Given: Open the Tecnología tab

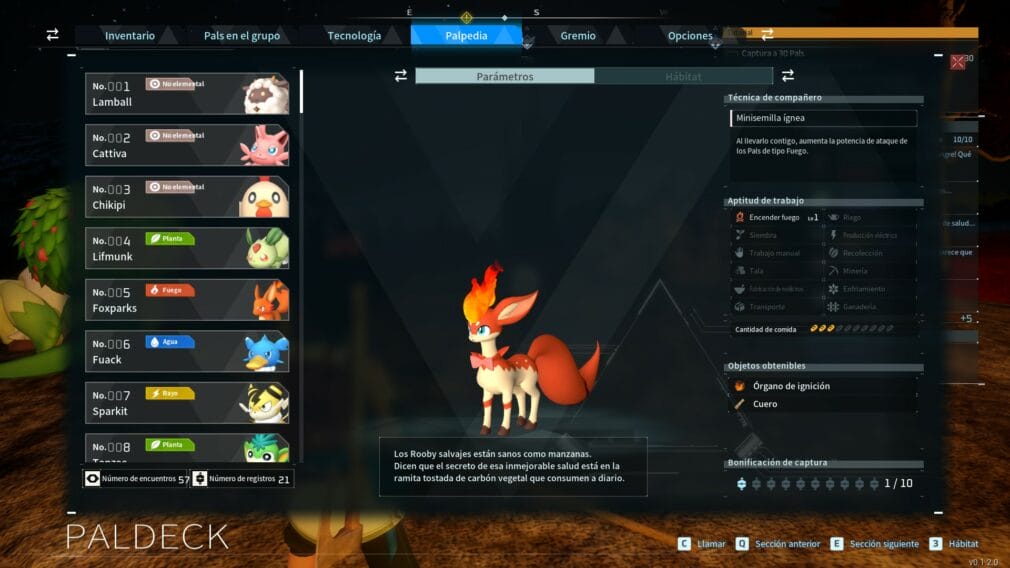Looking at the screenshot, I should point(354,36).
